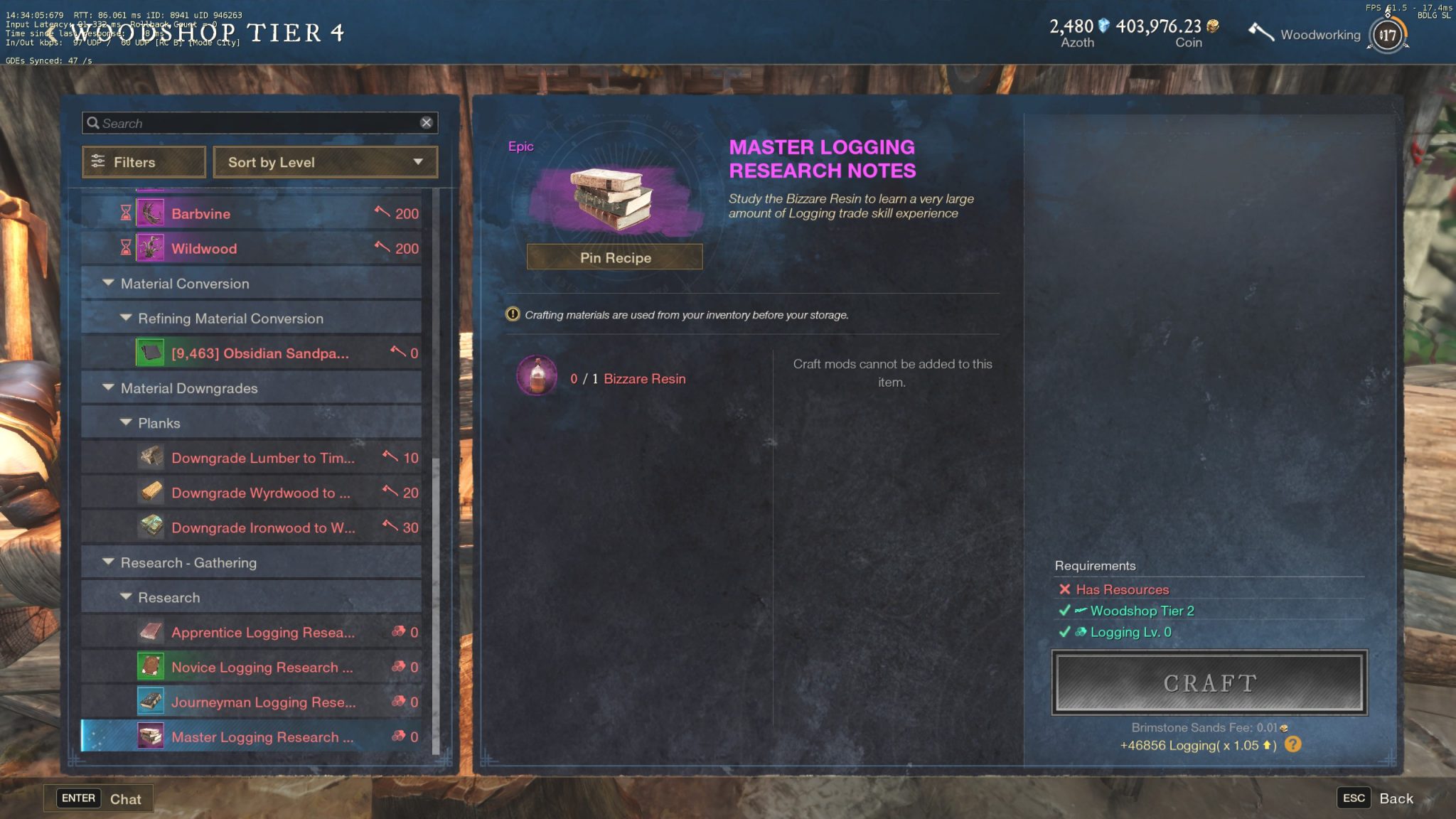Clear the search box with the X
1456x819 pixels.
coord(427,122)
